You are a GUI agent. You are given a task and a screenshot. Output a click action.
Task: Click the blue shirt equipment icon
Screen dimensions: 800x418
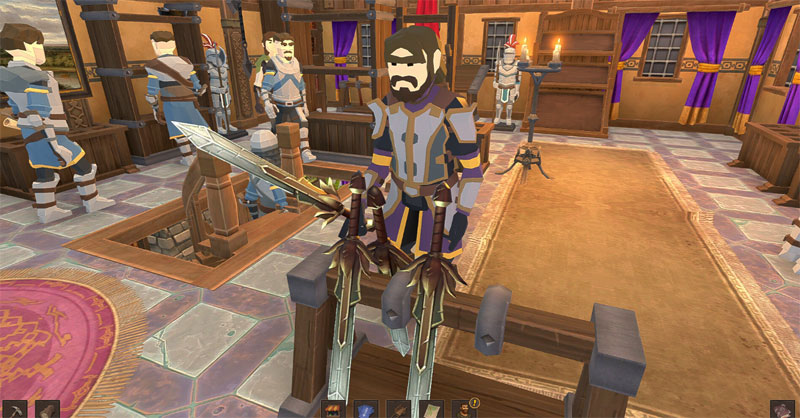pyautogui.click(x=366, y=410)
